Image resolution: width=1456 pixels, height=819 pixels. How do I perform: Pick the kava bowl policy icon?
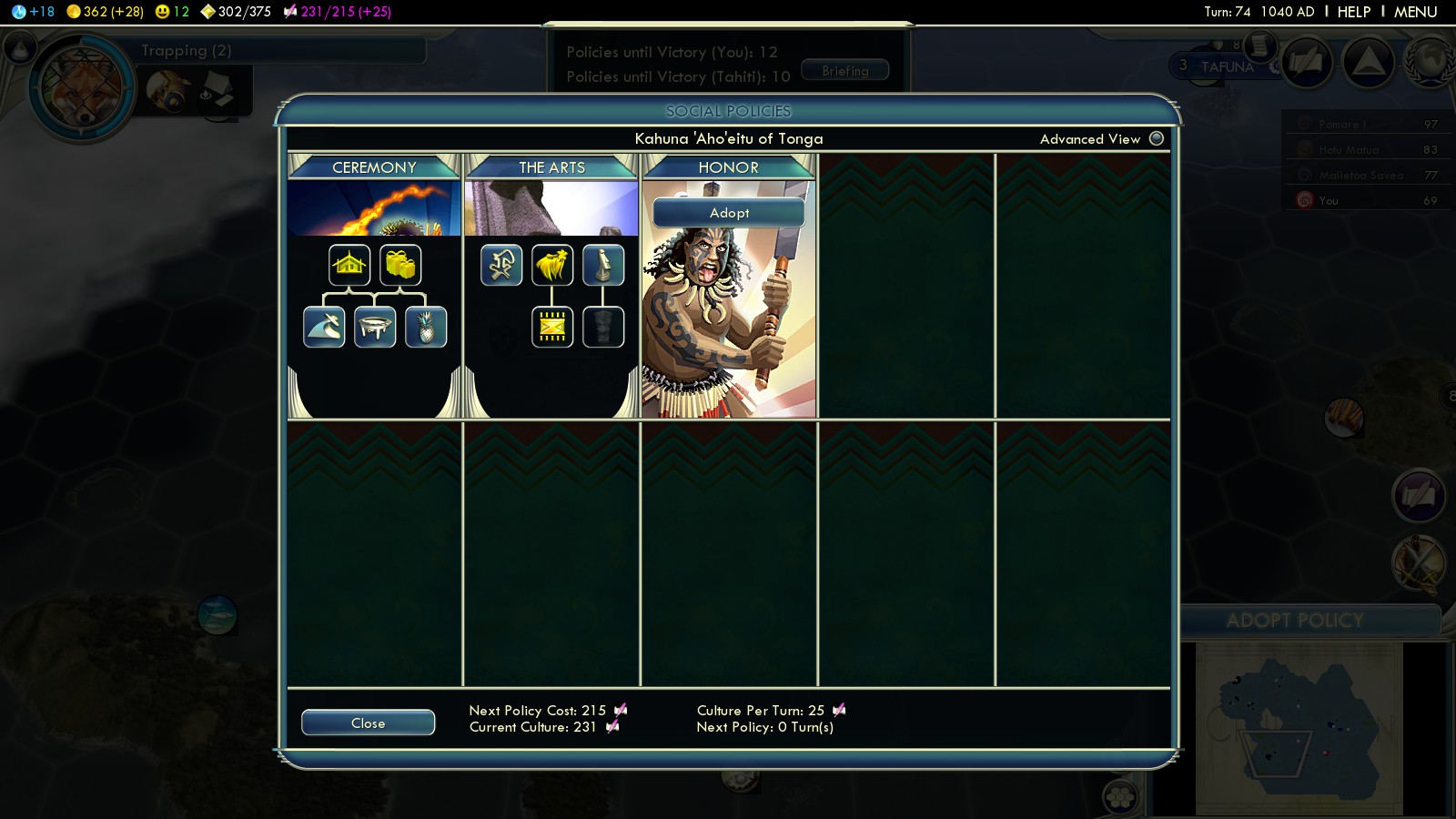[x=375, y=327]
